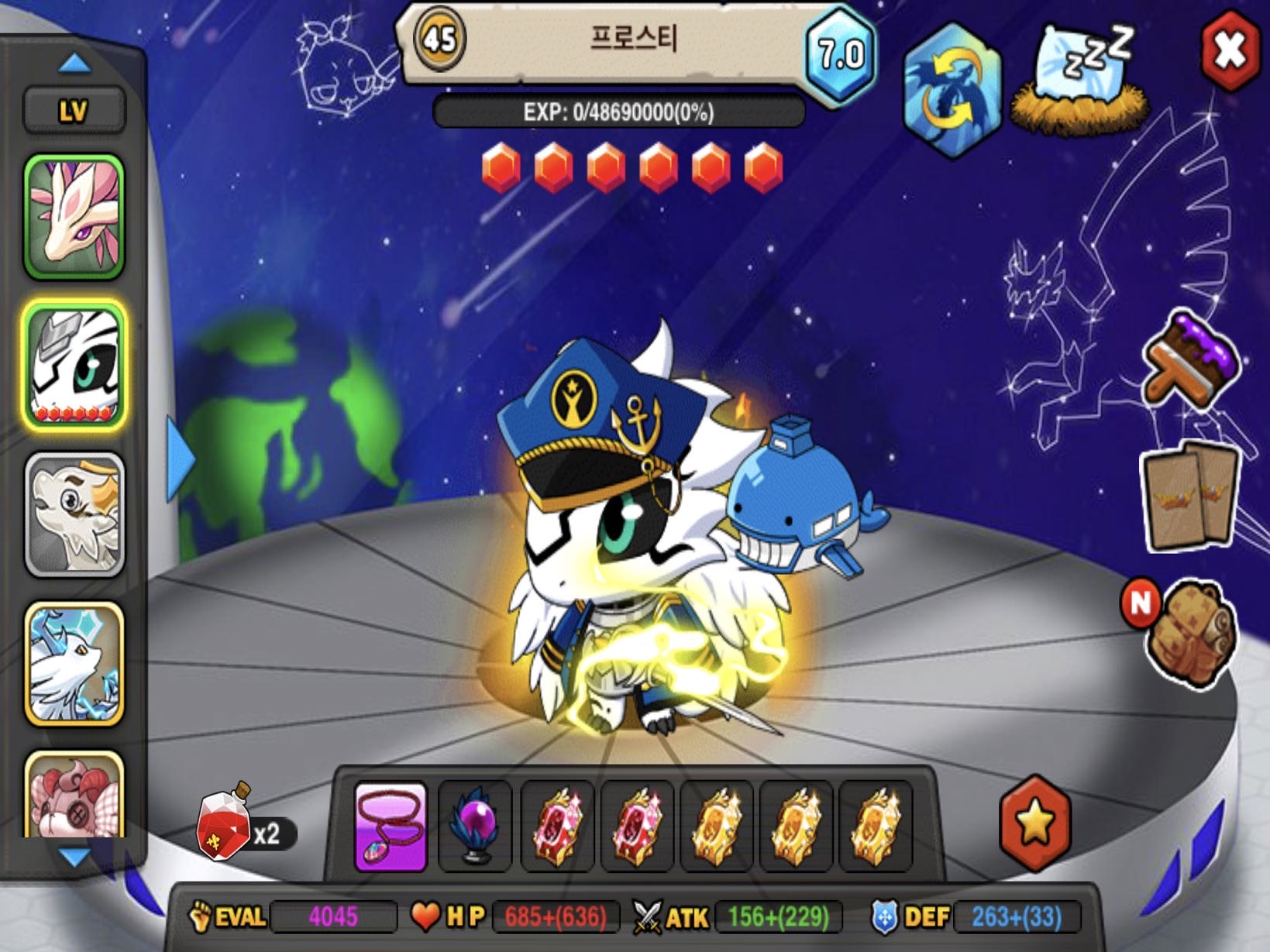Select the pink plush dragon portrait
This screenshot has width=1270, height=952.
point(74,796)
